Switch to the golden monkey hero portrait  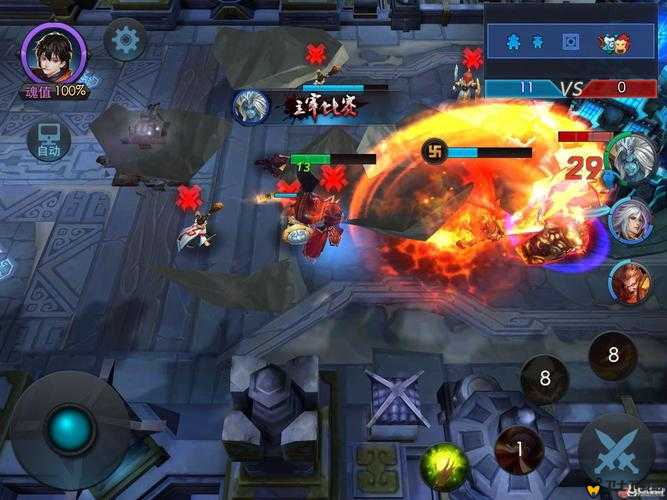[x=630, y=282]
